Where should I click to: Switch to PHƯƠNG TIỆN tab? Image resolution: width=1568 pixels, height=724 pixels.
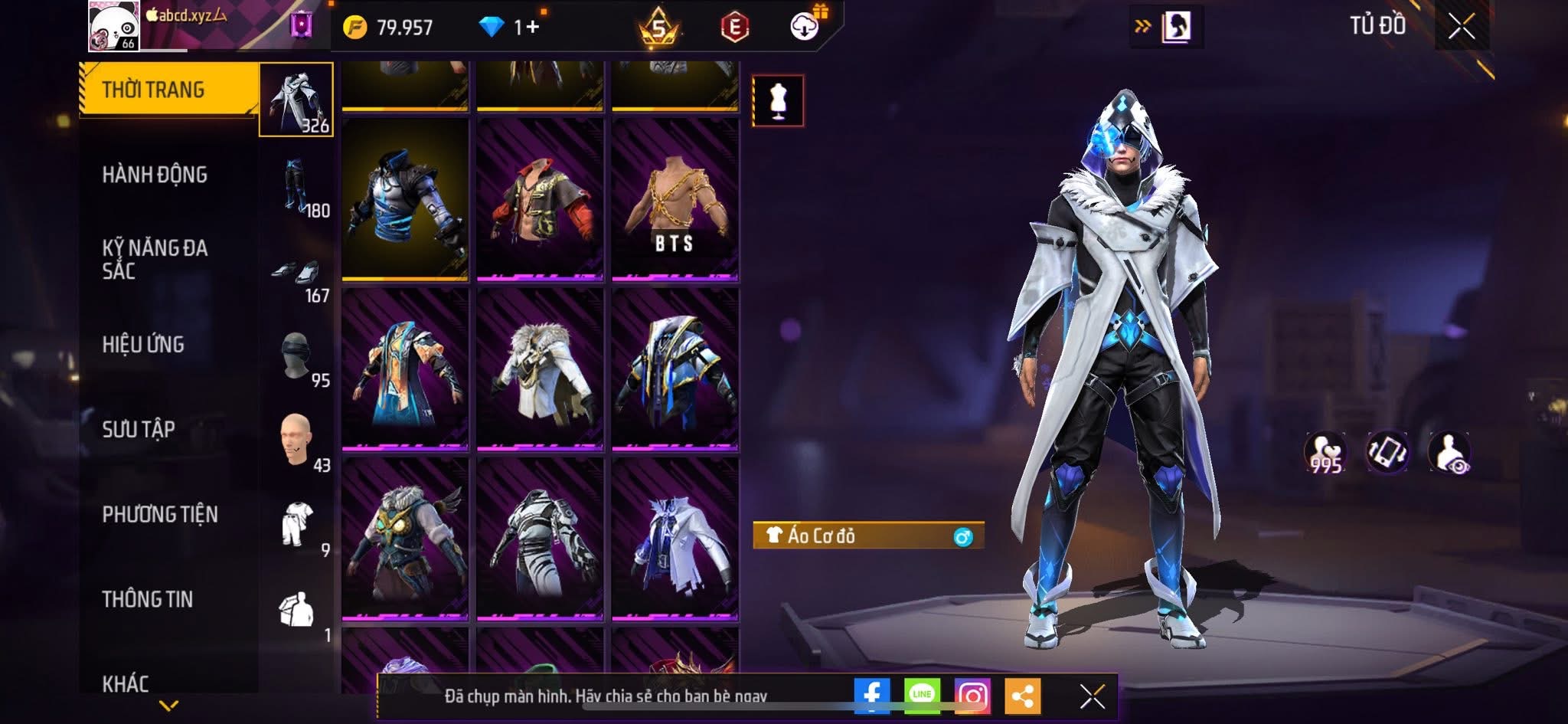(160, 514)
